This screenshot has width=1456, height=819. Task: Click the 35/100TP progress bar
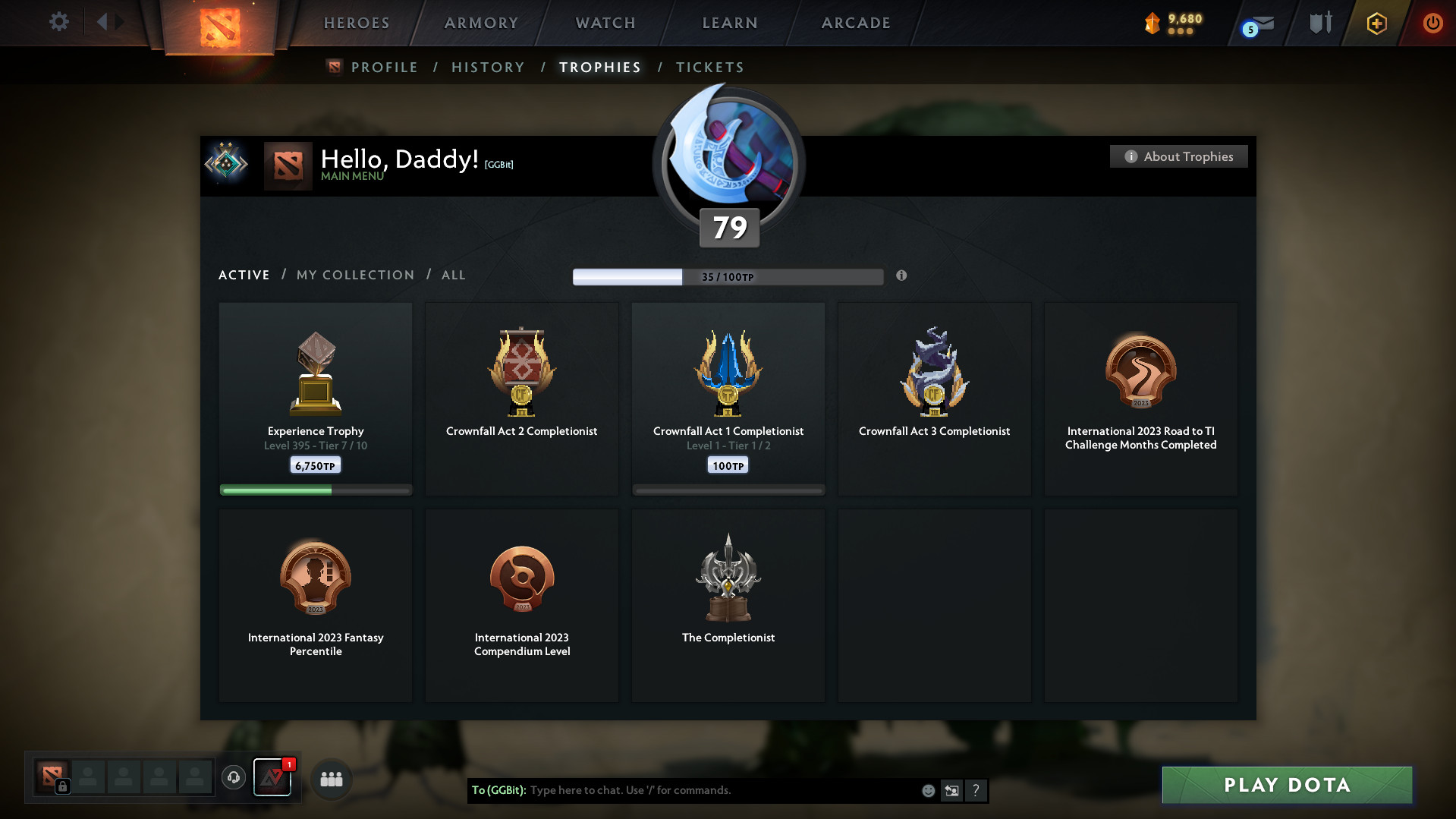pos(728,276)
